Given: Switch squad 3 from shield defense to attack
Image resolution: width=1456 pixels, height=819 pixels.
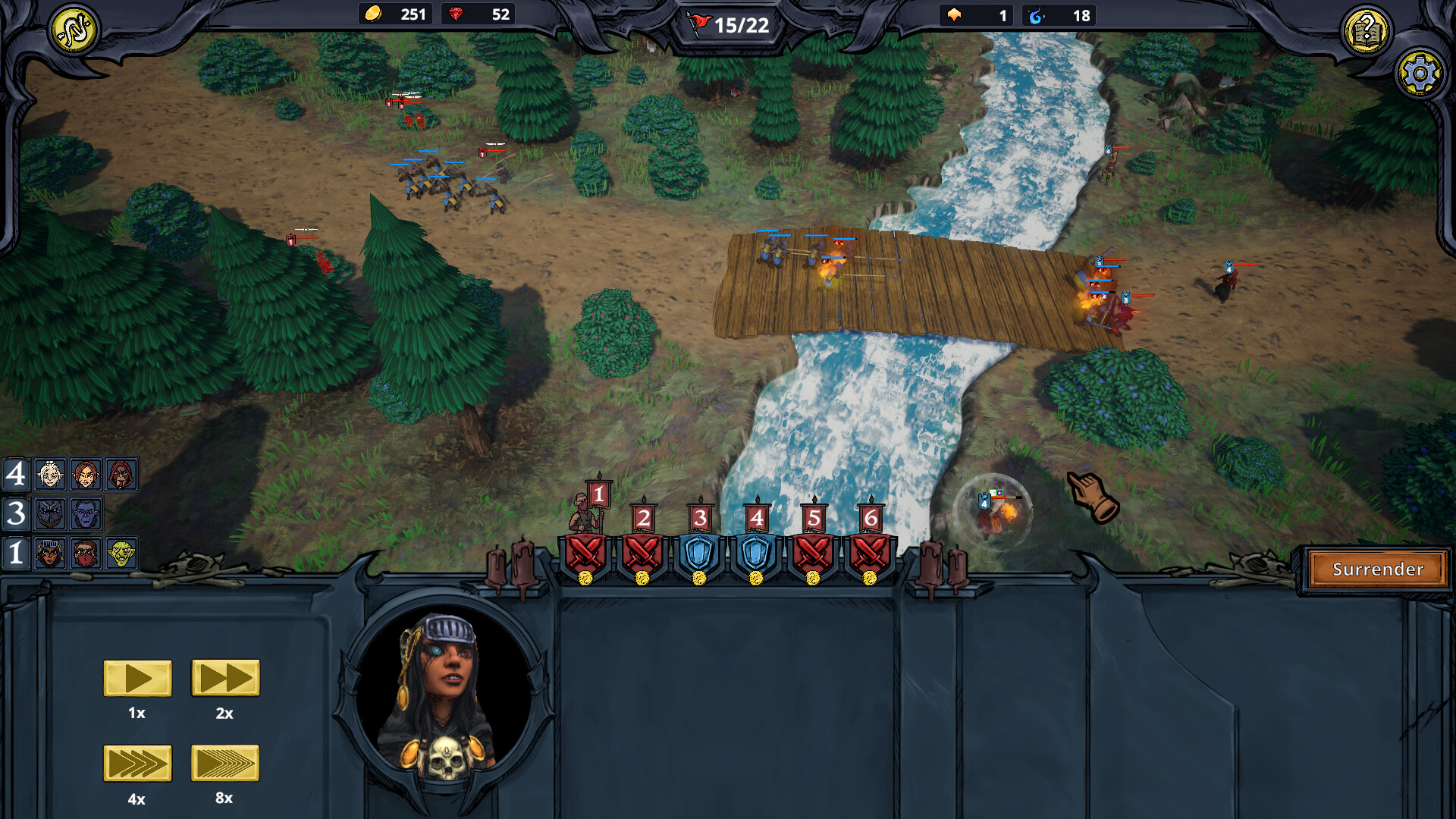Looking at the screenshot, I should click(x=698, y=554).
